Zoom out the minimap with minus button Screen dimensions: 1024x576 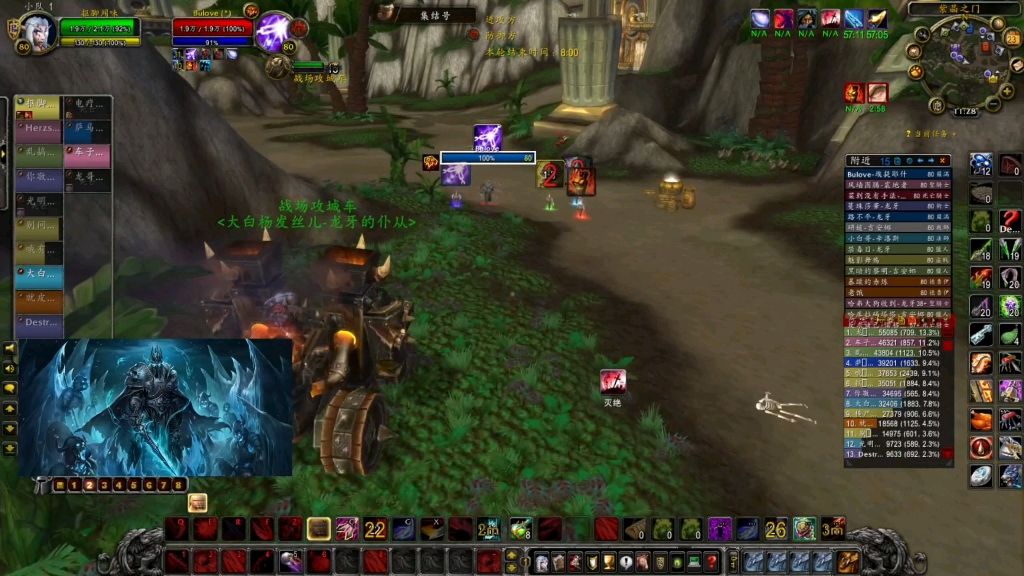993,104
